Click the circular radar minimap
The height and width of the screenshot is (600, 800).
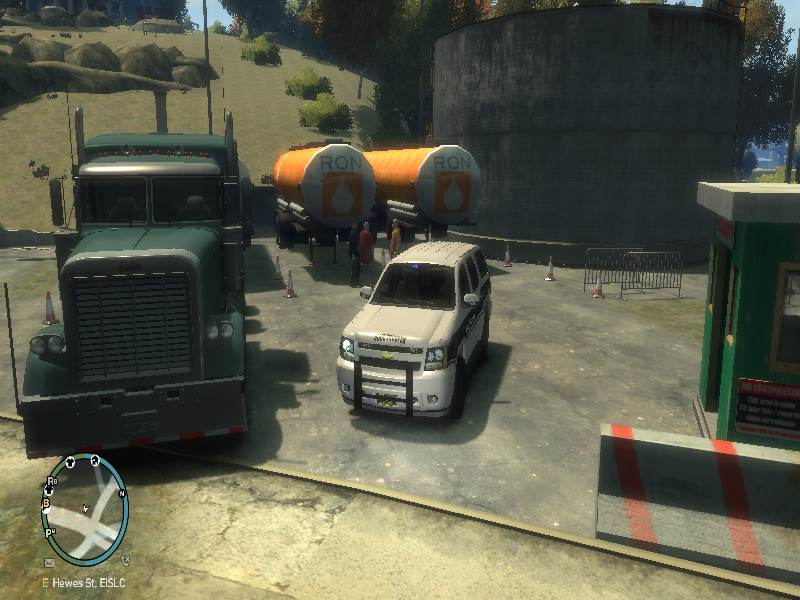click(86, 509)
